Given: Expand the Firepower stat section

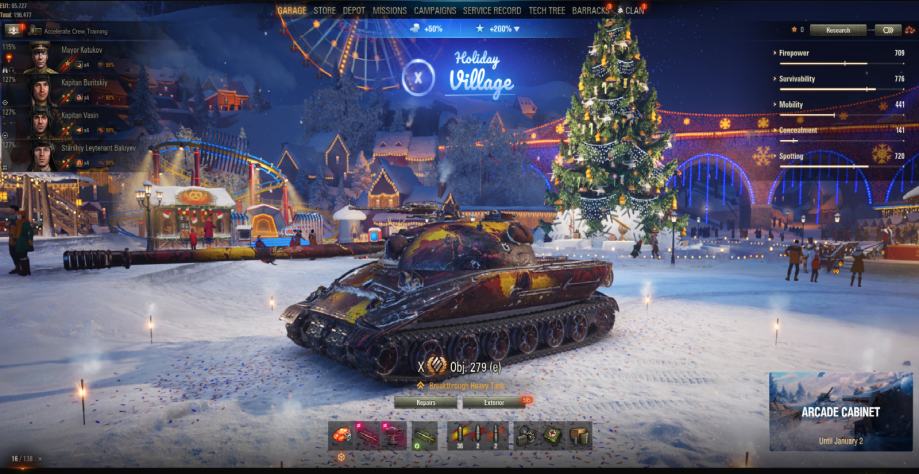Looking at the screenshot, I should 795,53.
